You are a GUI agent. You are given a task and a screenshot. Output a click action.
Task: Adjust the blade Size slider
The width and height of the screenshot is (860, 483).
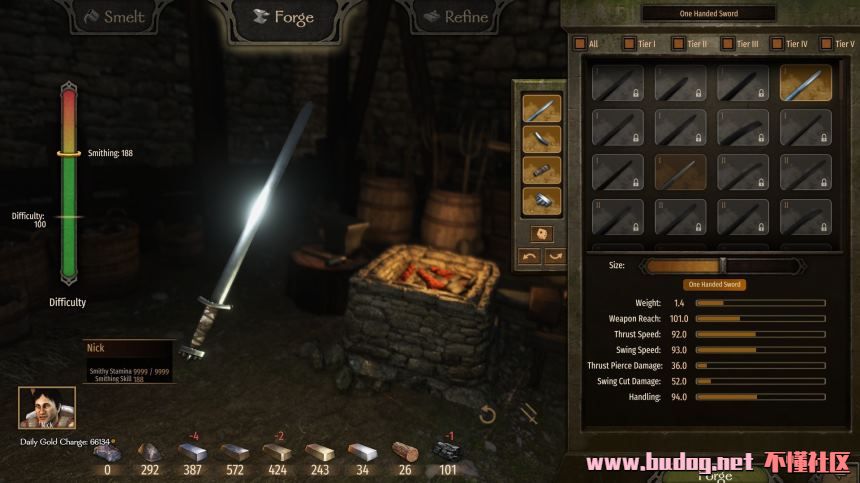[722, 266]
